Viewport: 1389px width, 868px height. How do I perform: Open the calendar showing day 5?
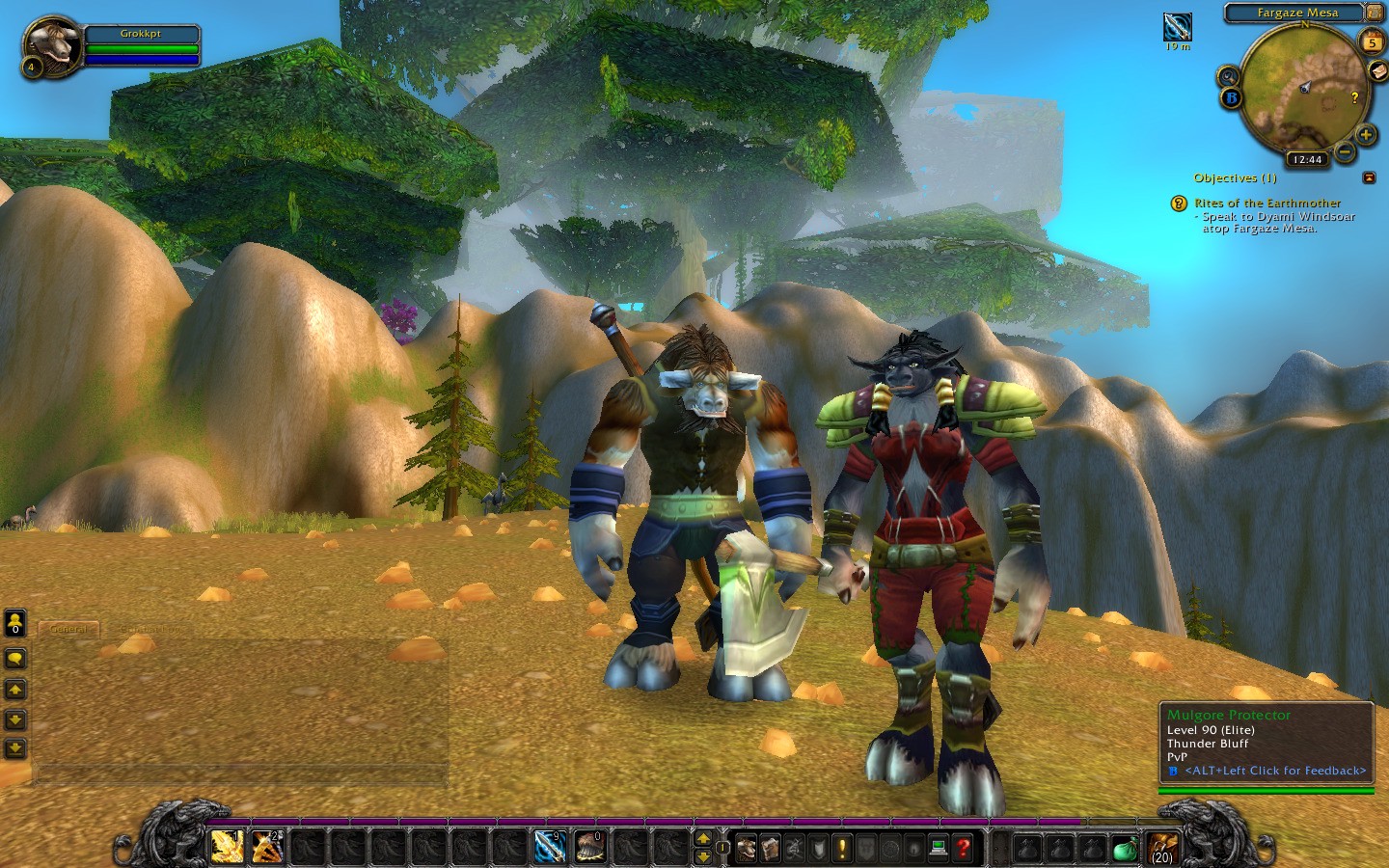click(1371, 41)
